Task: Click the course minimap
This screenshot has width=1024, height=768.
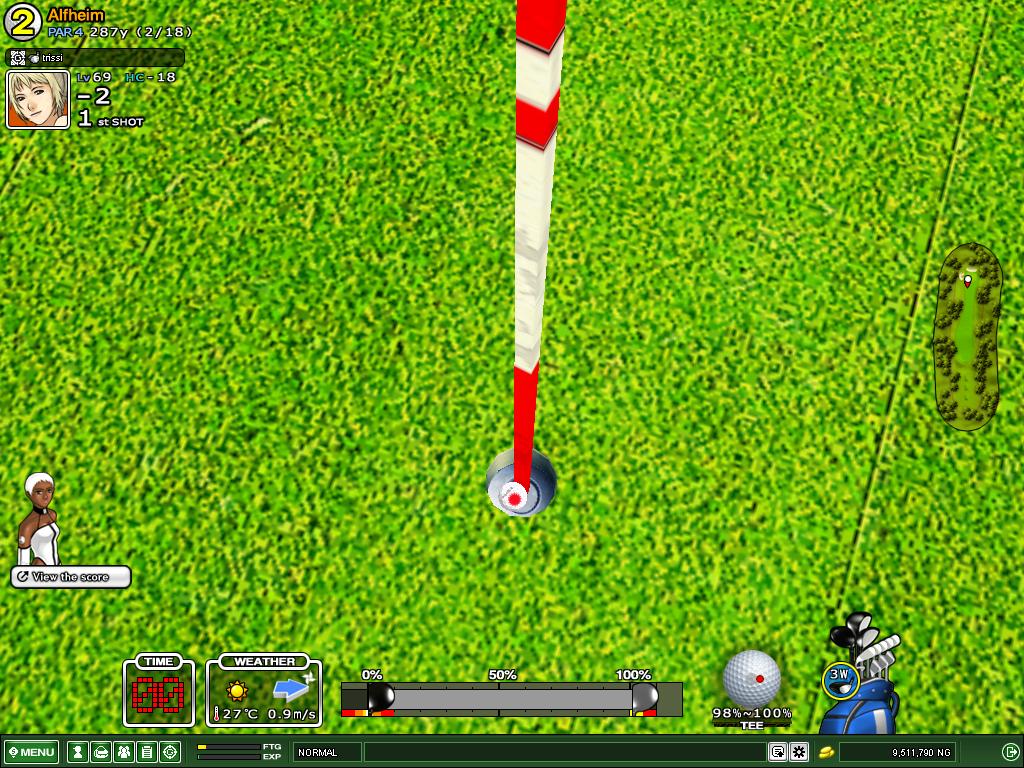Action: (967, 335)
